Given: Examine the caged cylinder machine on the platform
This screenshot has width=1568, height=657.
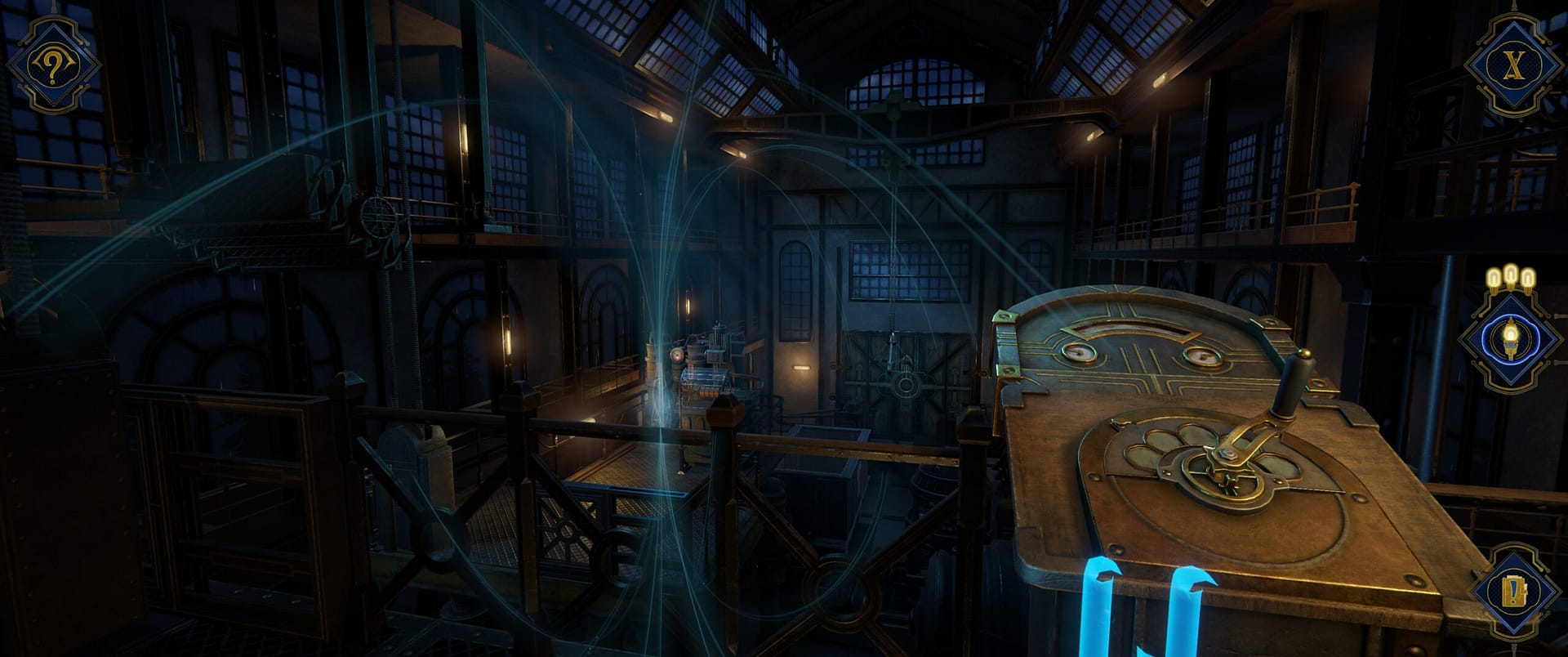Looking at the screenshot, I should [706, 378].
